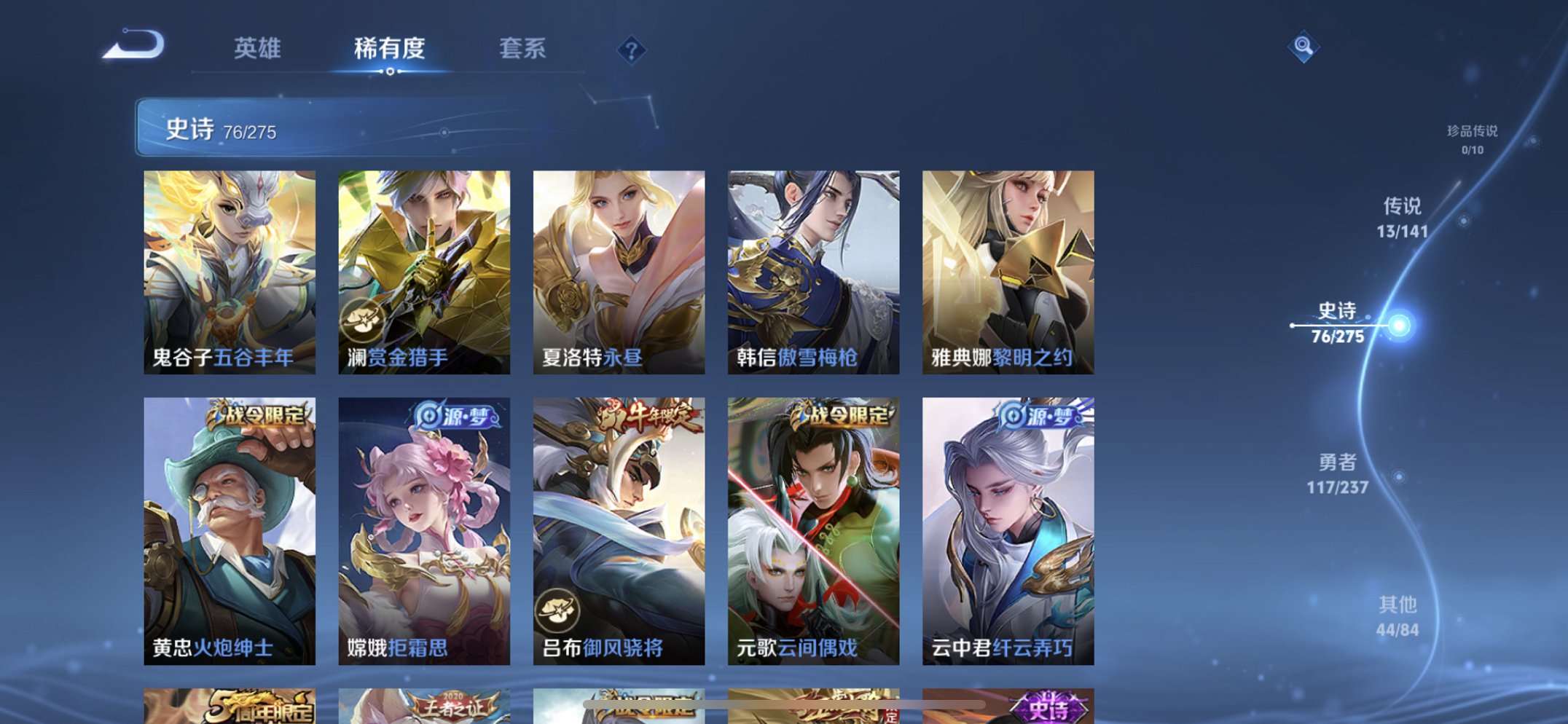The width and height of the screenshot is (1568, 724).
Task: Switch to the 套系 tab
Action: click(x=522, y=48)
